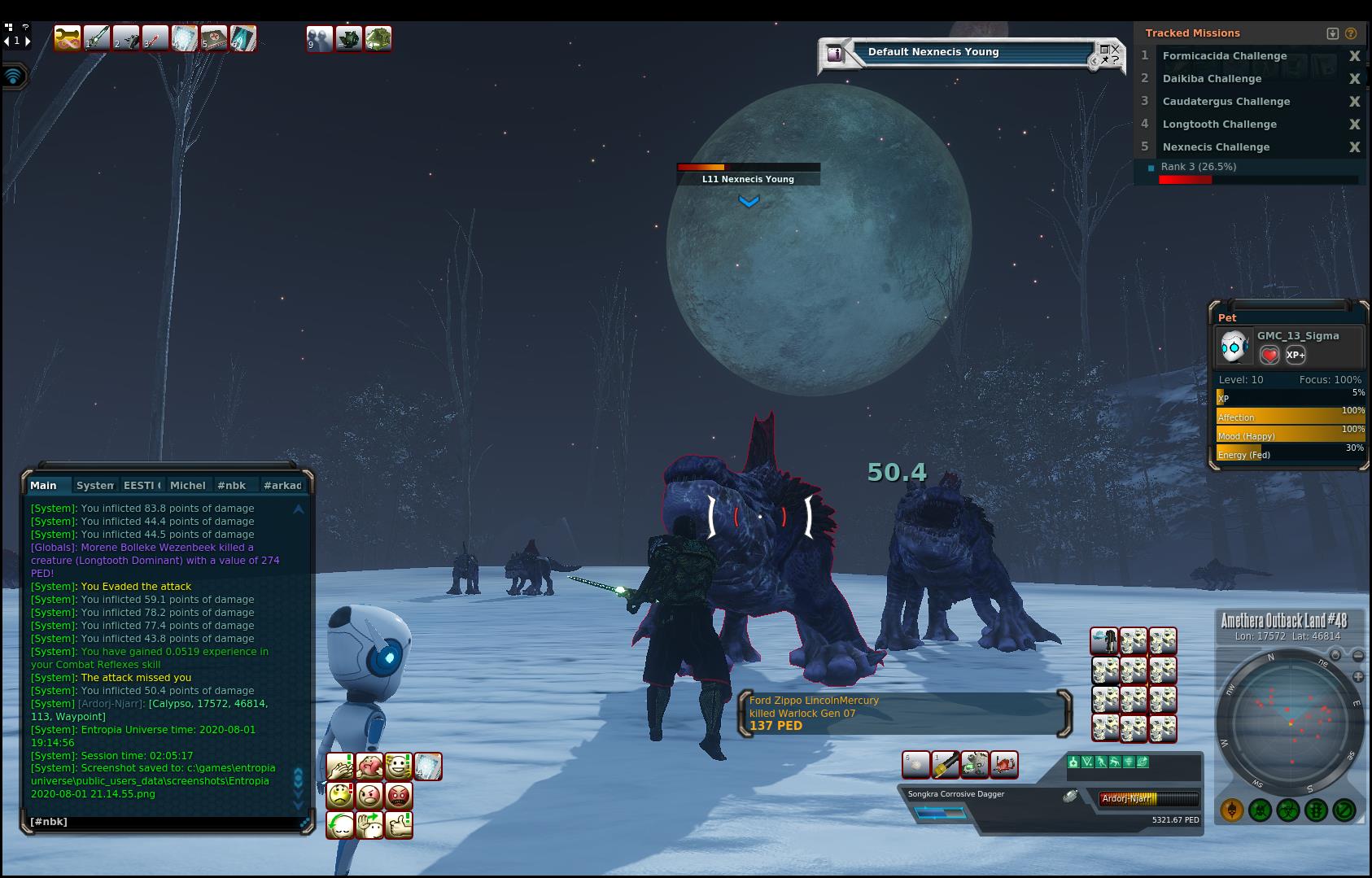Viewport: 1372px width, 878px height.
Task: Click the orange skull radar filter
Action: click(1232, 810)
